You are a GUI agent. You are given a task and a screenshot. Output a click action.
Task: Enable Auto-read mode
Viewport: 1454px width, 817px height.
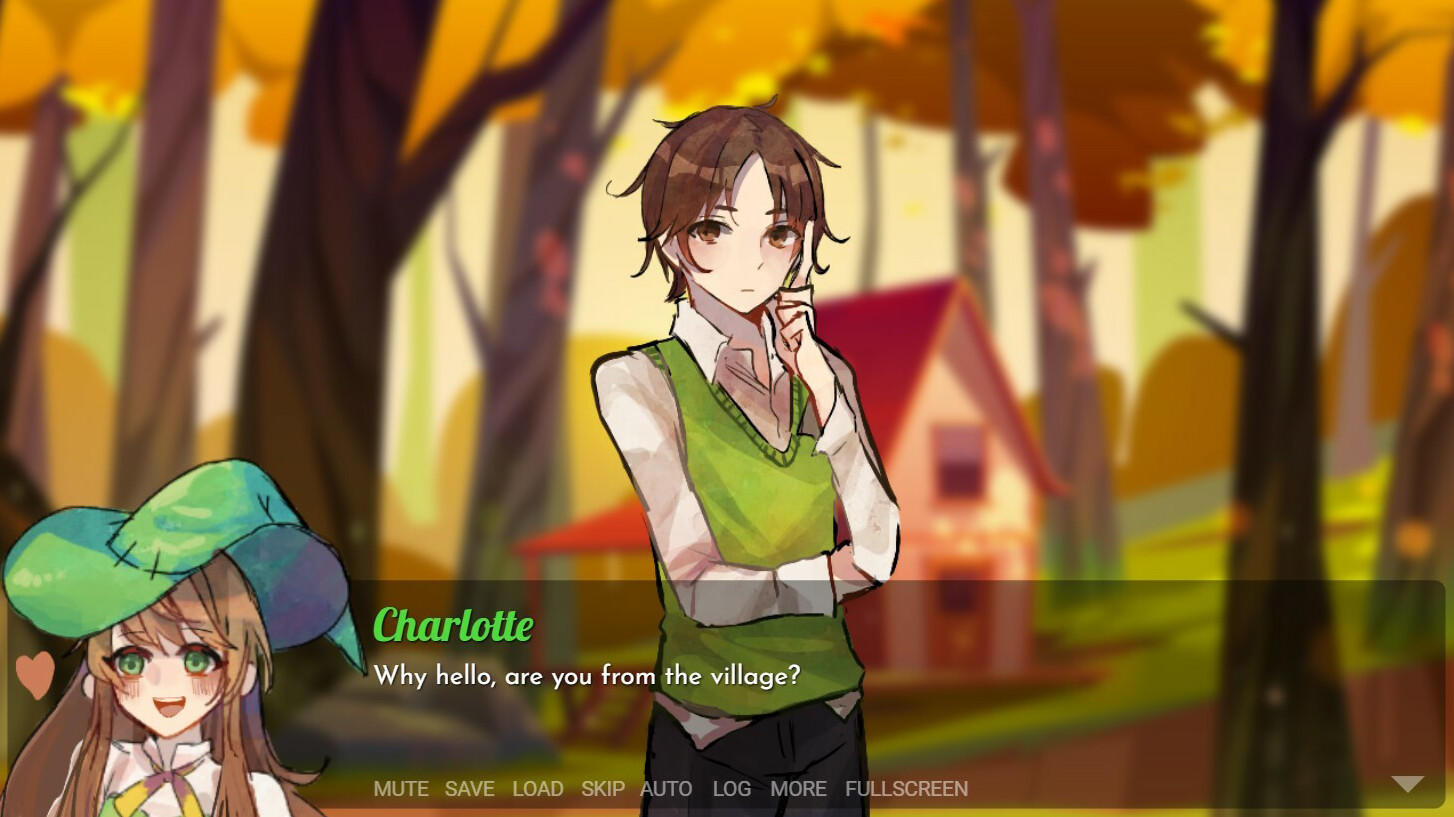(667, 789)
